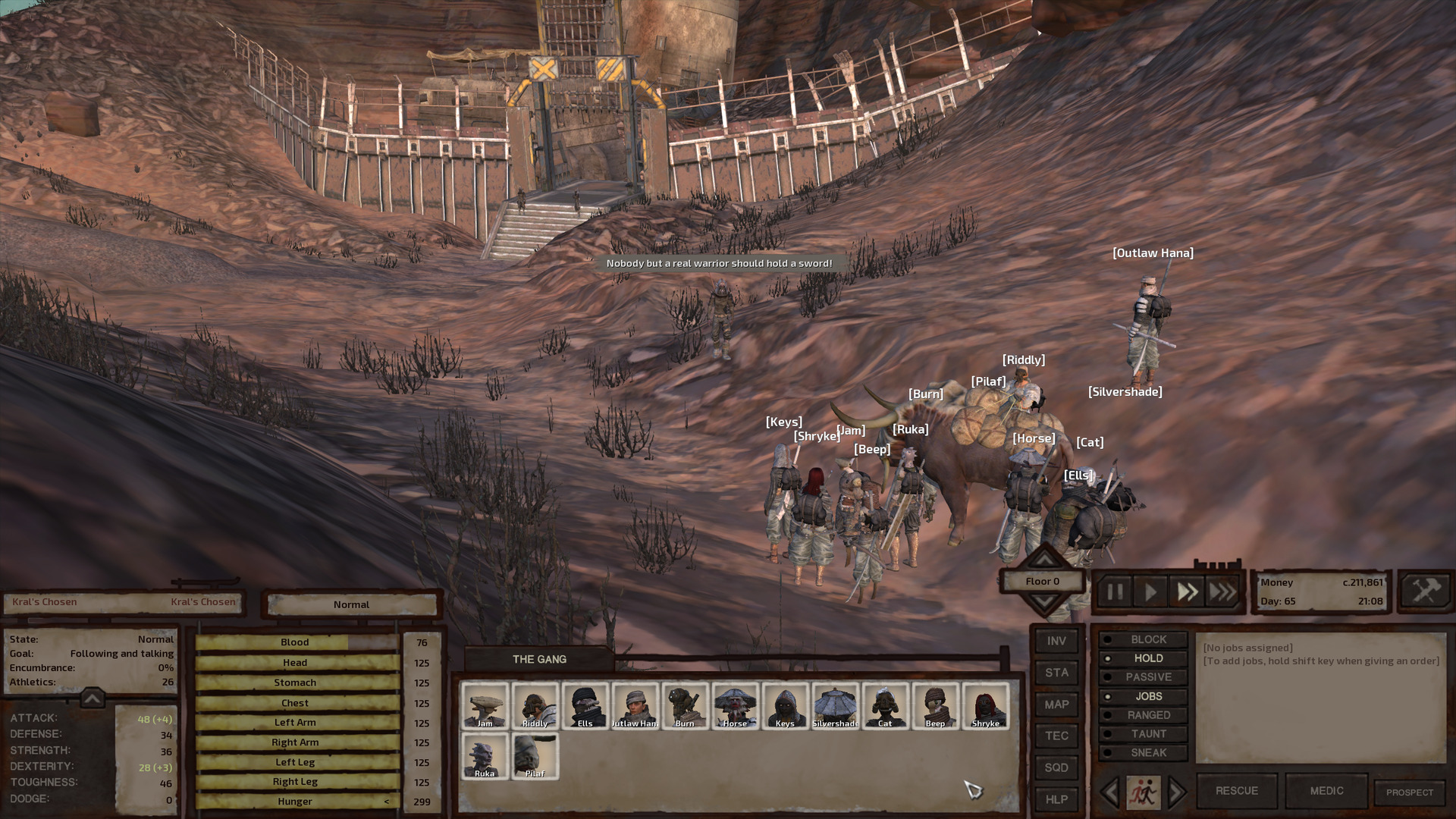Click the MEDIC button

point(1326,790)
